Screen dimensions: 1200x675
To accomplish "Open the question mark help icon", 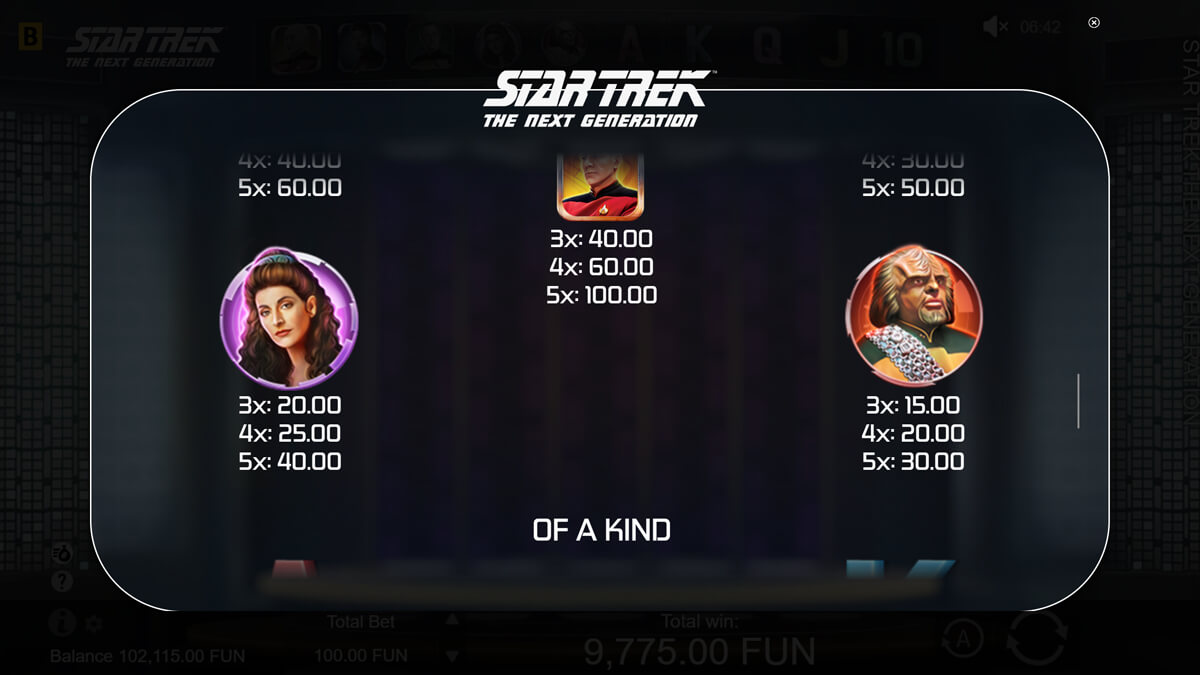I will pyautogui.click(x=62, y=580).
